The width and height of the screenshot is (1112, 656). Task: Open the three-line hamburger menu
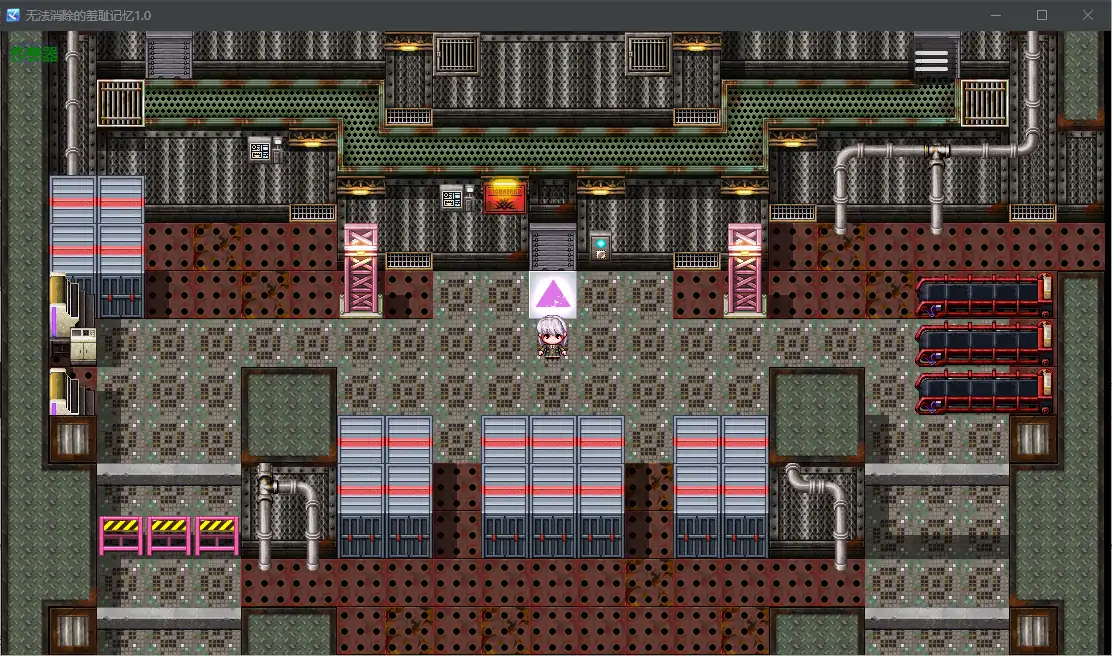pos(931,62)
